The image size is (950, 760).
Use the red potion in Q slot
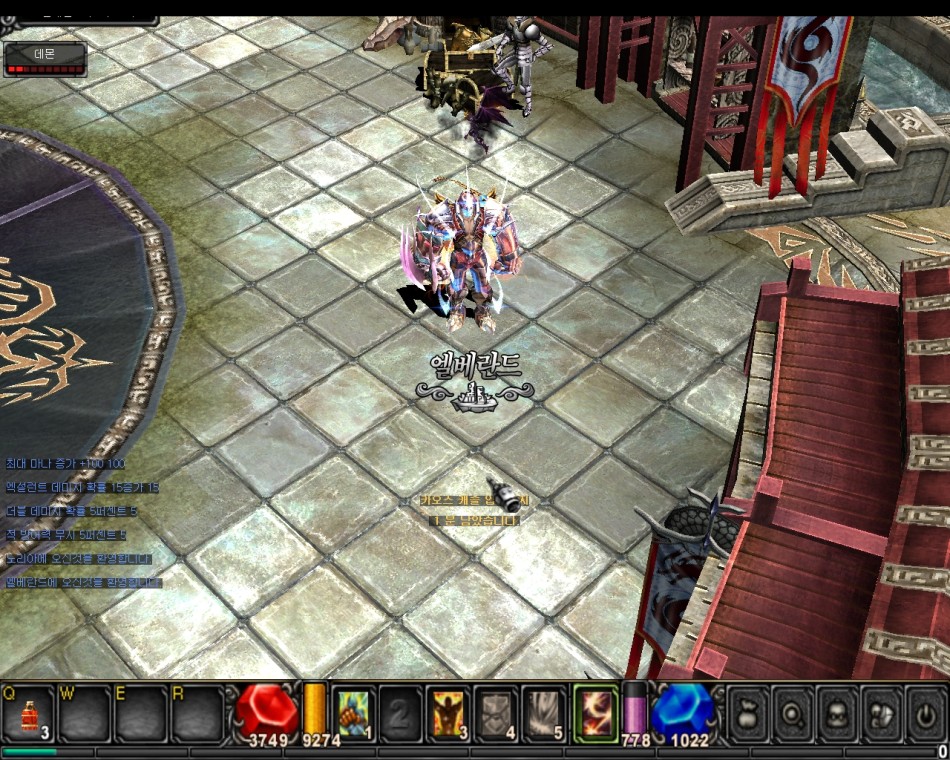[x=28, y=714]
